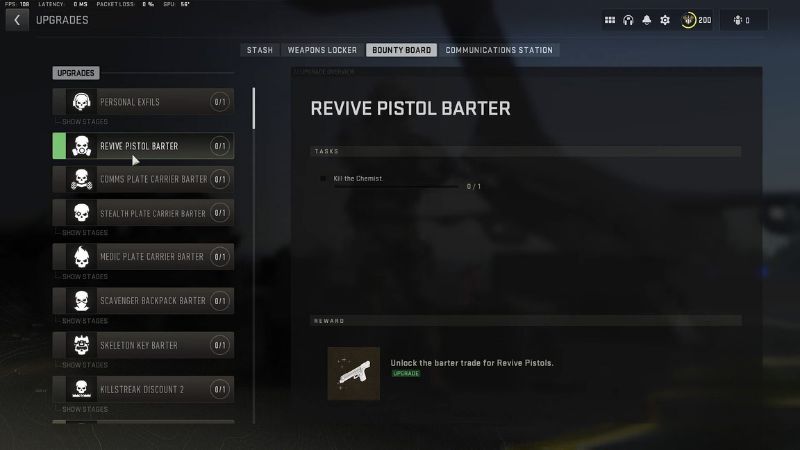This screenshot has height=450, width=800.
Task: Open the Weapons Locker tab
Action: click(x=322, y=50)
